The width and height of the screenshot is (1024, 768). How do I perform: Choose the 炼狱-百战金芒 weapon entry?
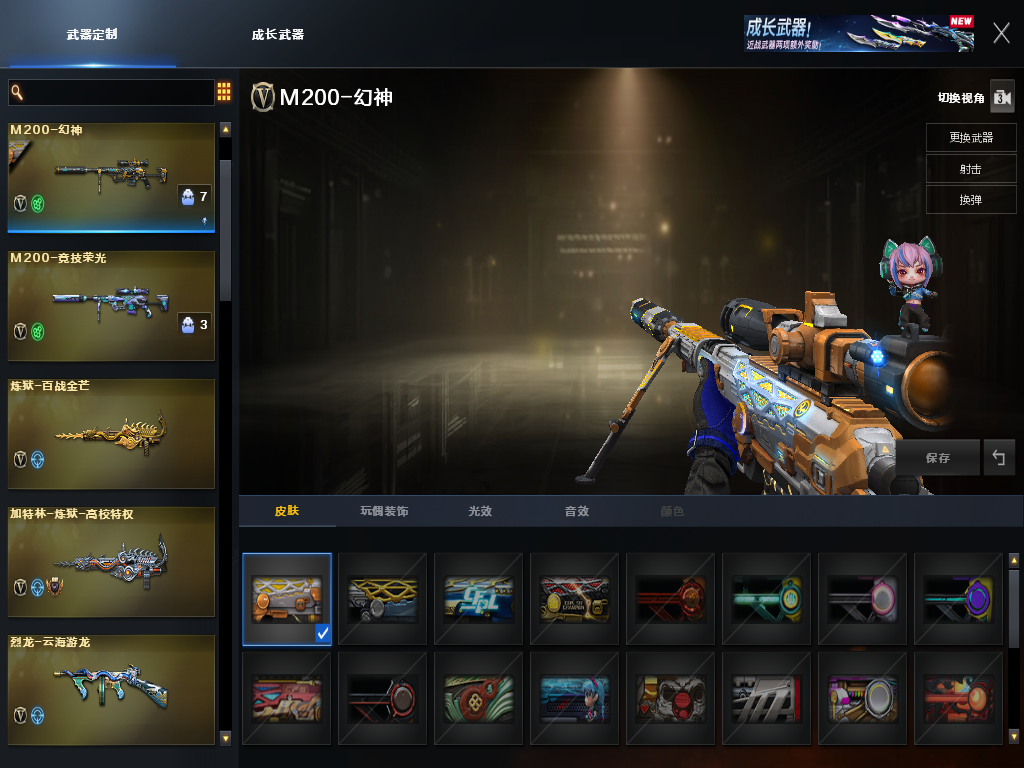(x=111, y=433)
